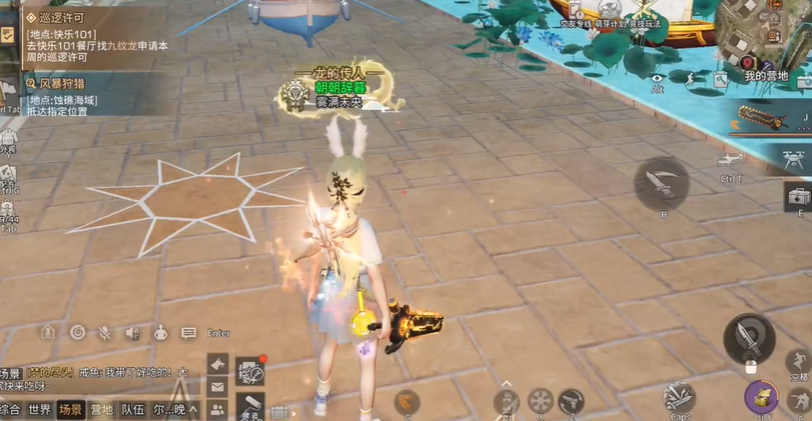Switch to the 队伍 team chat tab
812x421 pixels.
pyautogui.click(x=132, y=409)
